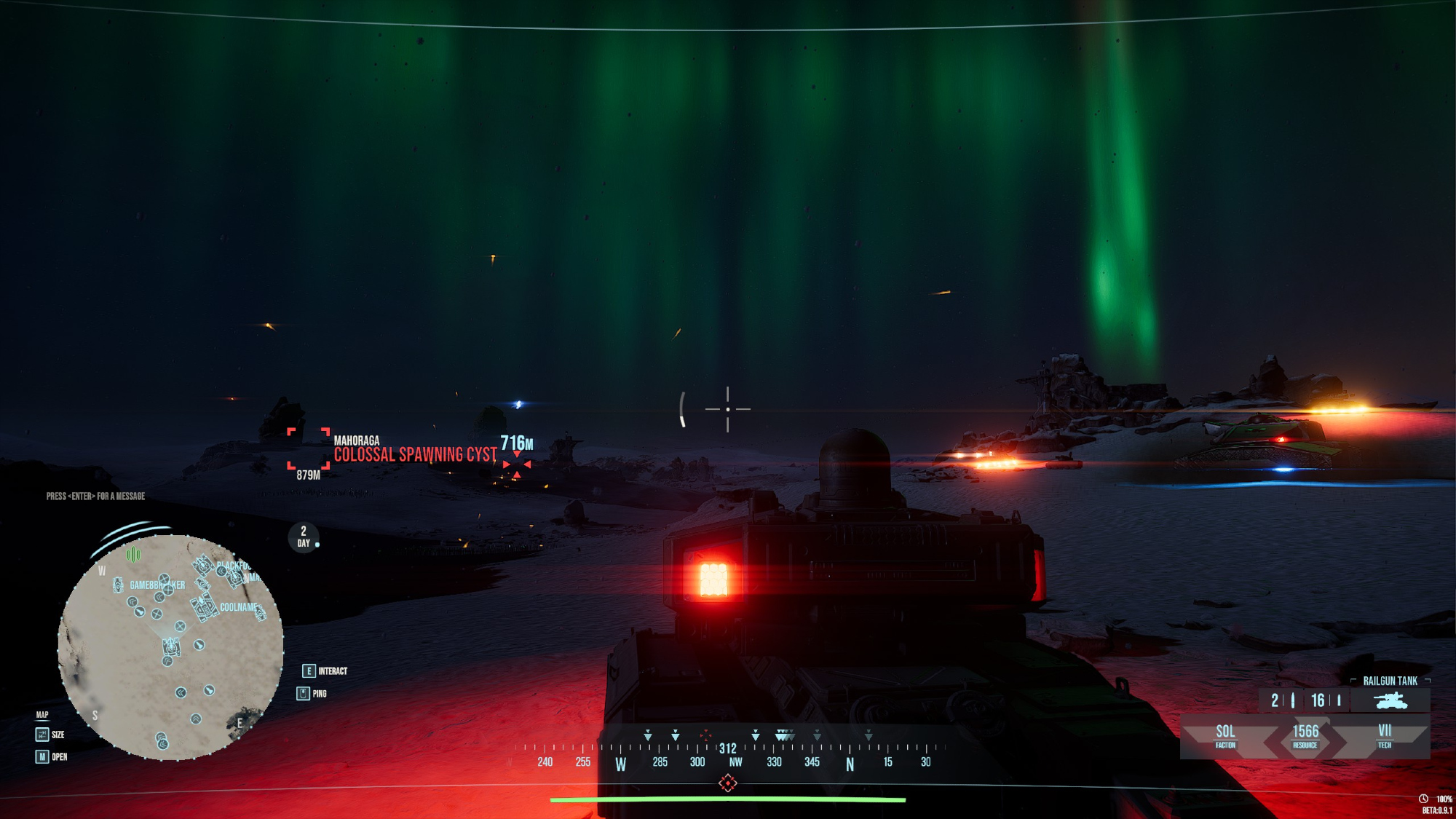Click the GAMEBBREAKER player label on minimap
Image resolution: width=1456 pixels, height=819 pixels.
pos(157,585)
